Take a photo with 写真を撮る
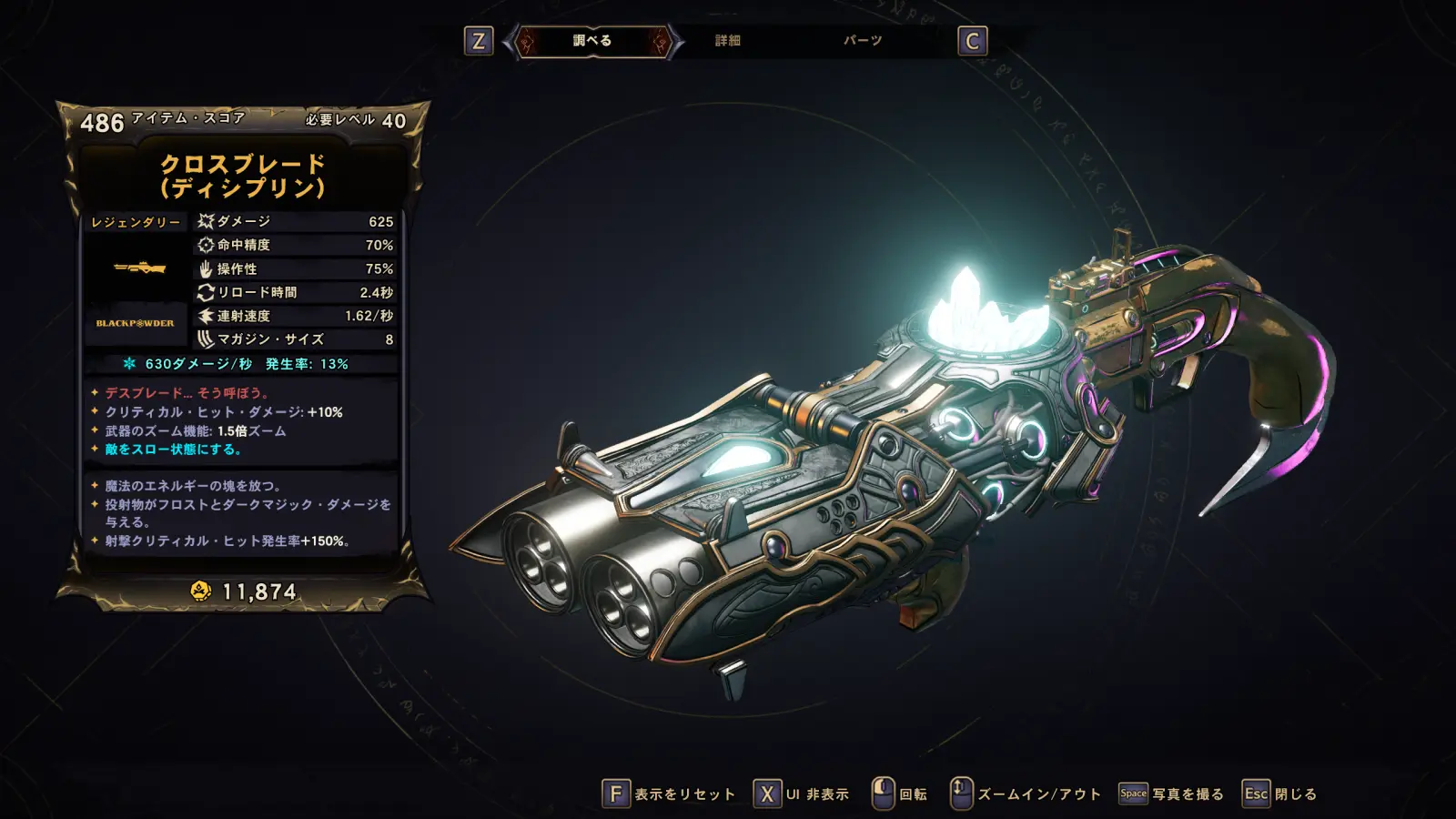This screenshot has height=819, width=1456. pos(1172,794)
